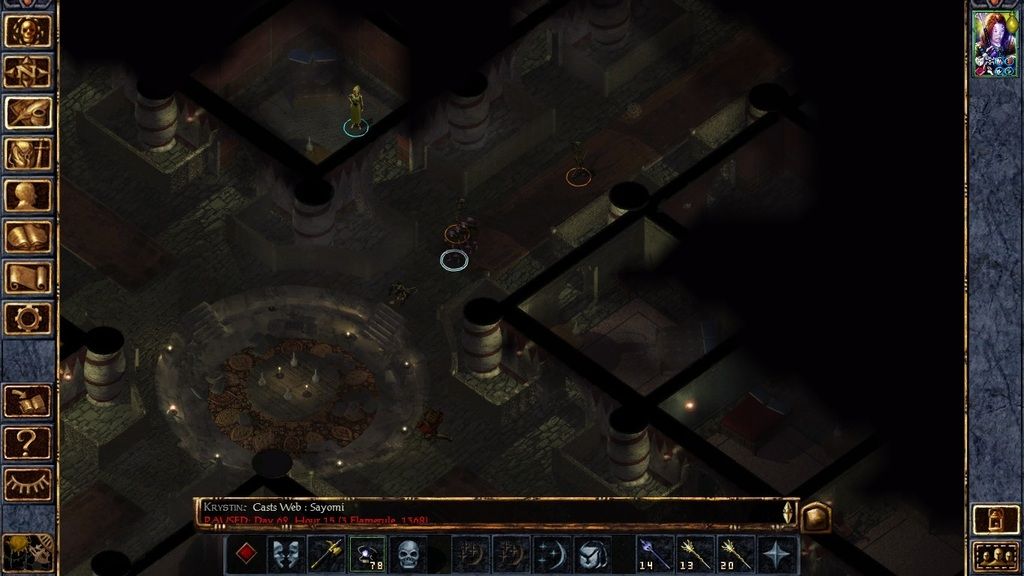Equip the axe weapon slot

pos(327,554)
